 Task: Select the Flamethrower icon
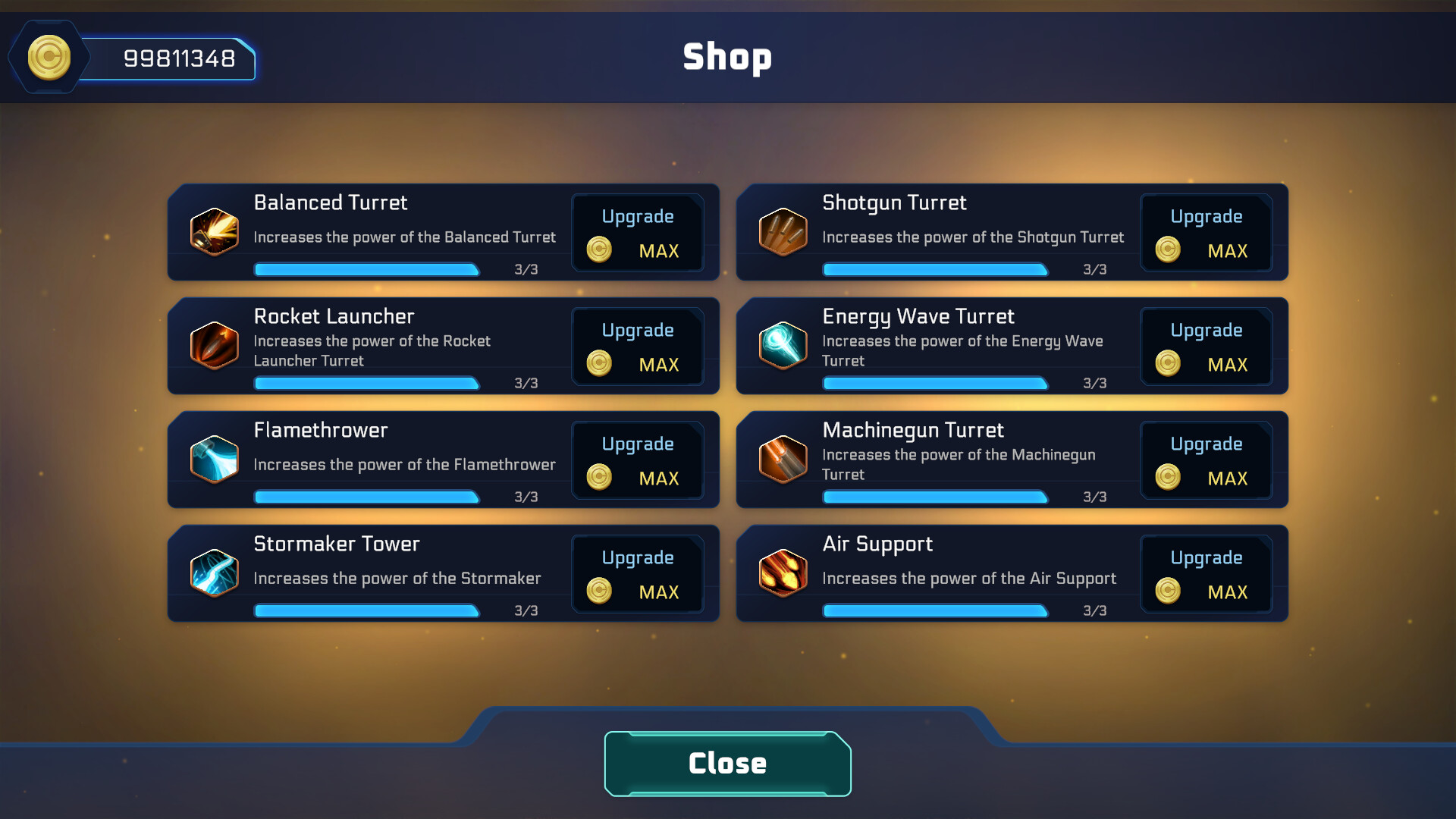(215, 460)
